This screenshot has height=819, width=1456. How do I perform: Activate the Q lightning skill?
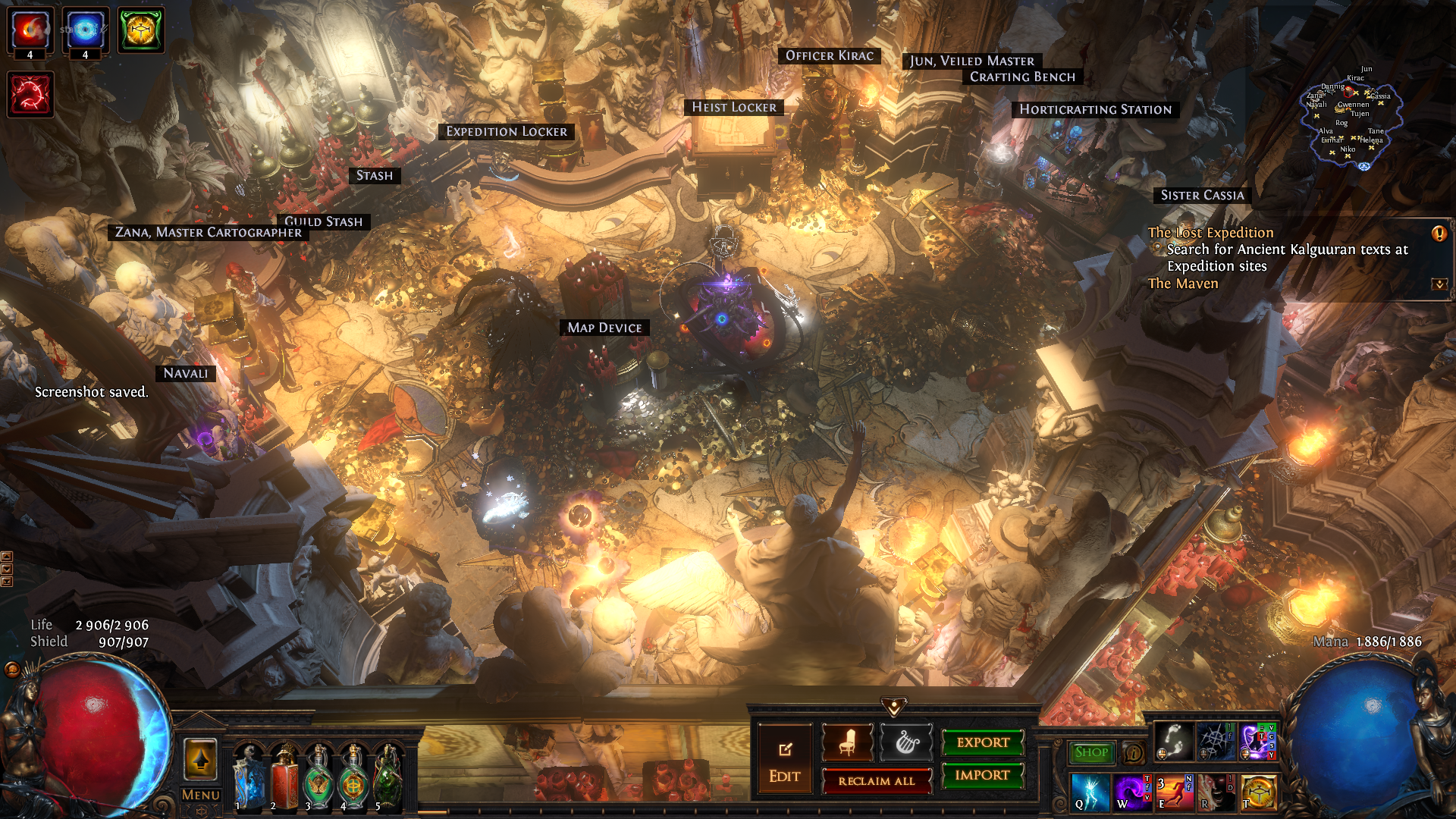point(1090,792)
